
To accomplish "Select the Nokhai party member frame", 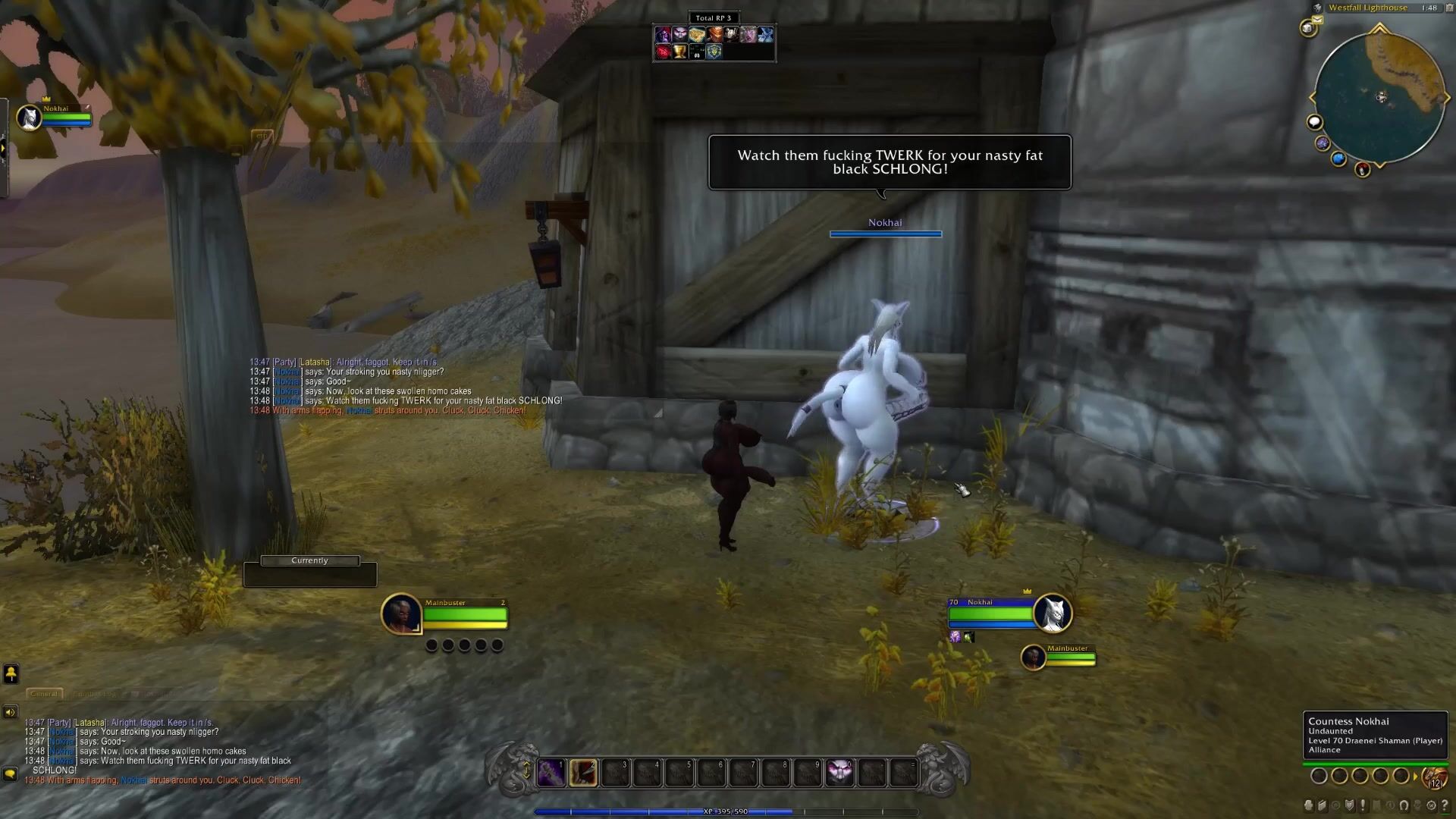I will click(30, 118).
